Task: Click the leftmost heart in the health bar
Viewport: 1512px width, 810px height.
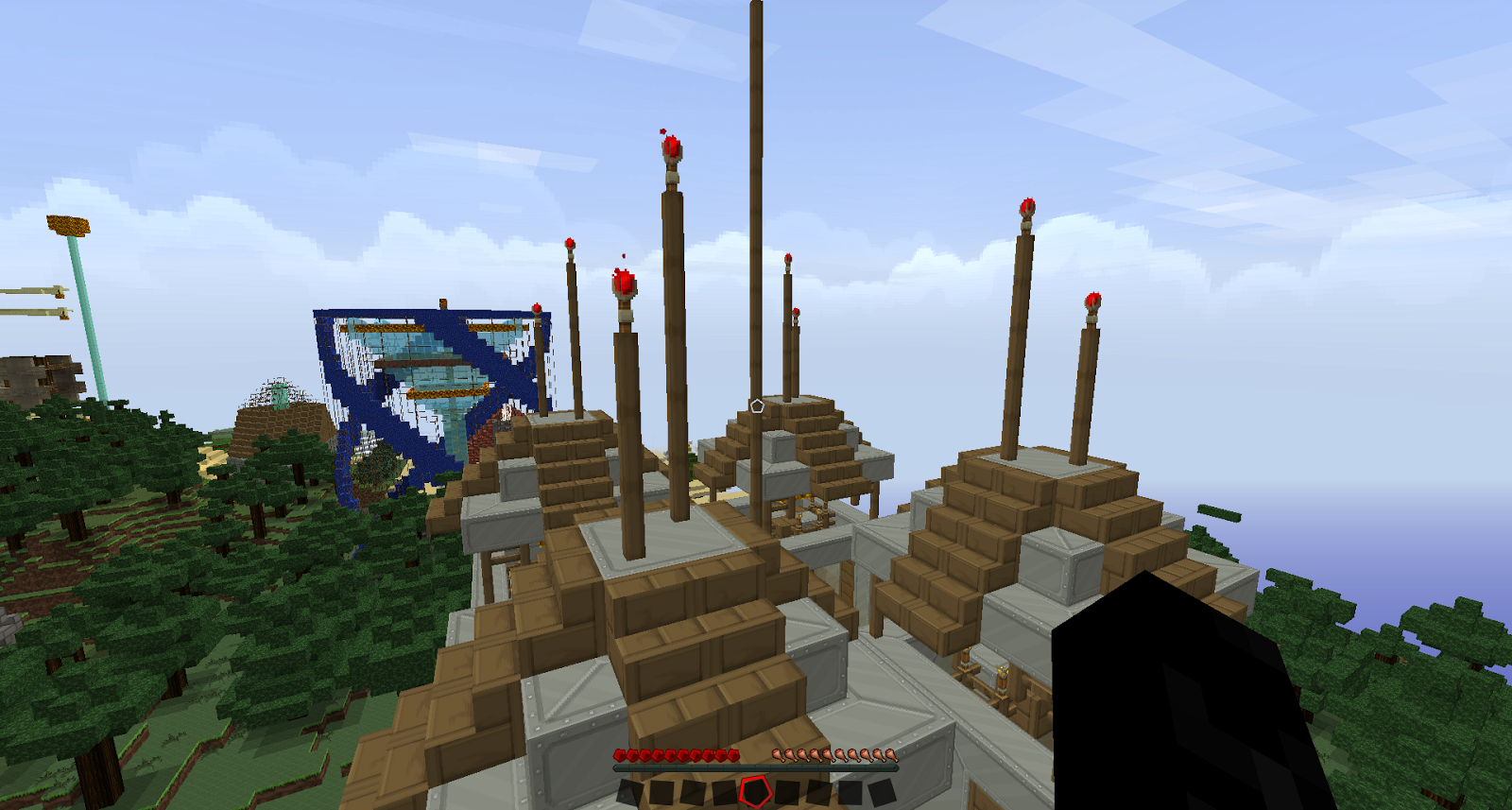Action: [619, 754]
